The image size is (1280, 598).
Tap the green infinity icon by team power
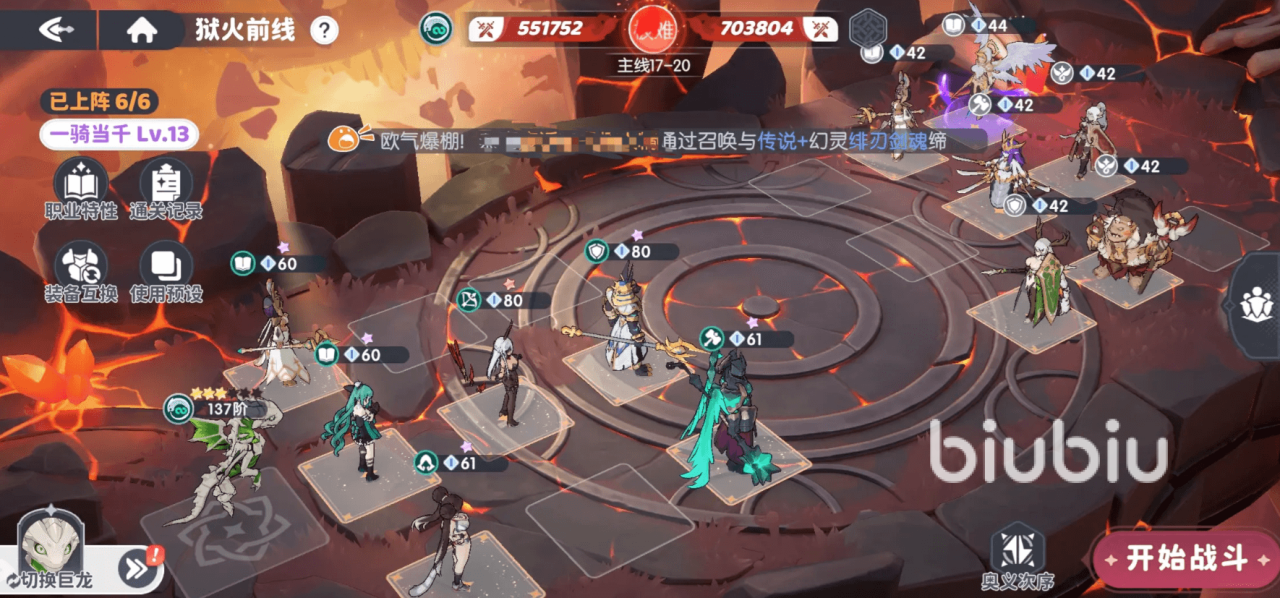(436, 28)
